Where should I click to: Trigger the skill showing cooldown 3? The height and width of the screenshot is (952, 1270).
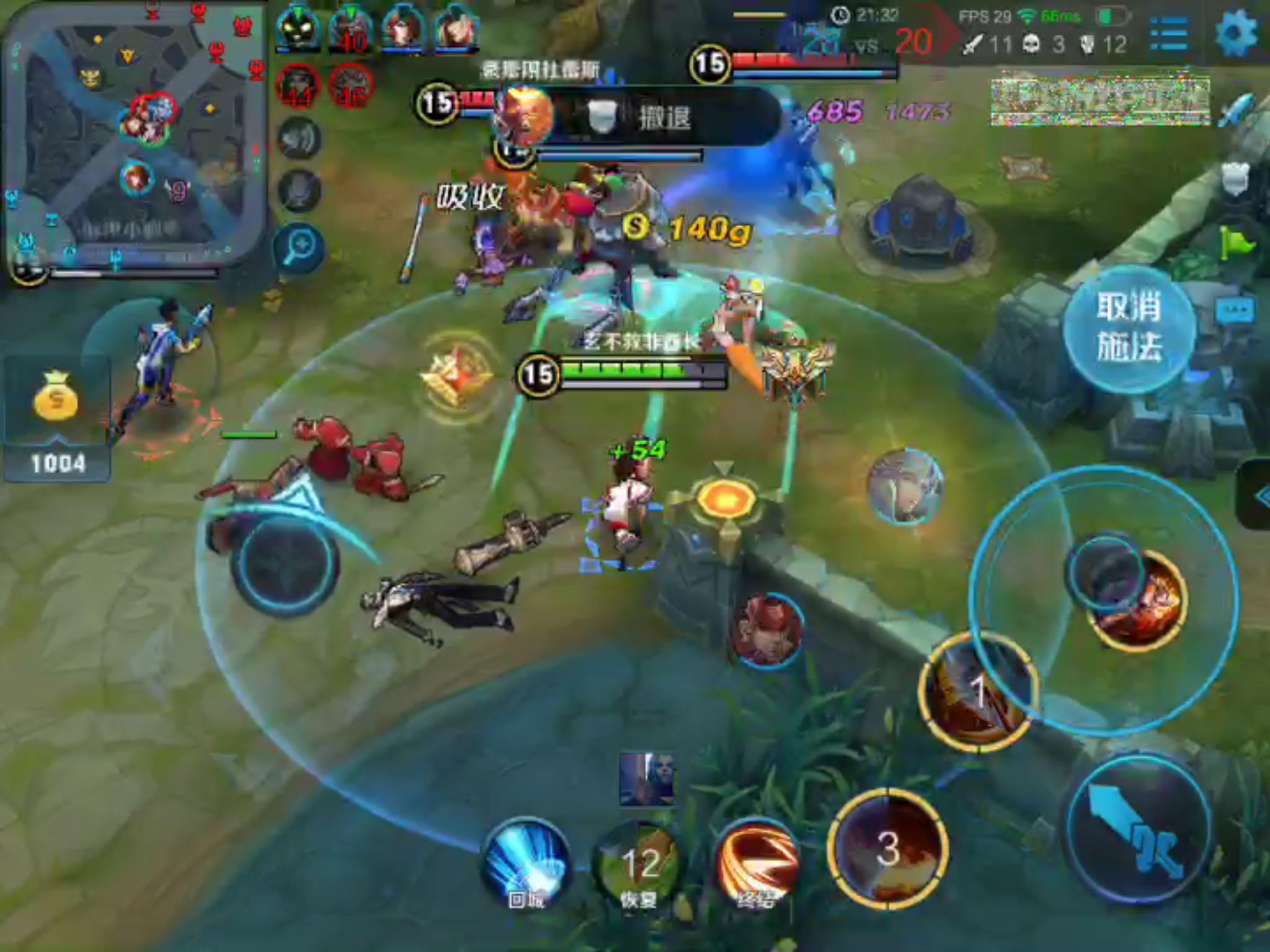[888, 849]
